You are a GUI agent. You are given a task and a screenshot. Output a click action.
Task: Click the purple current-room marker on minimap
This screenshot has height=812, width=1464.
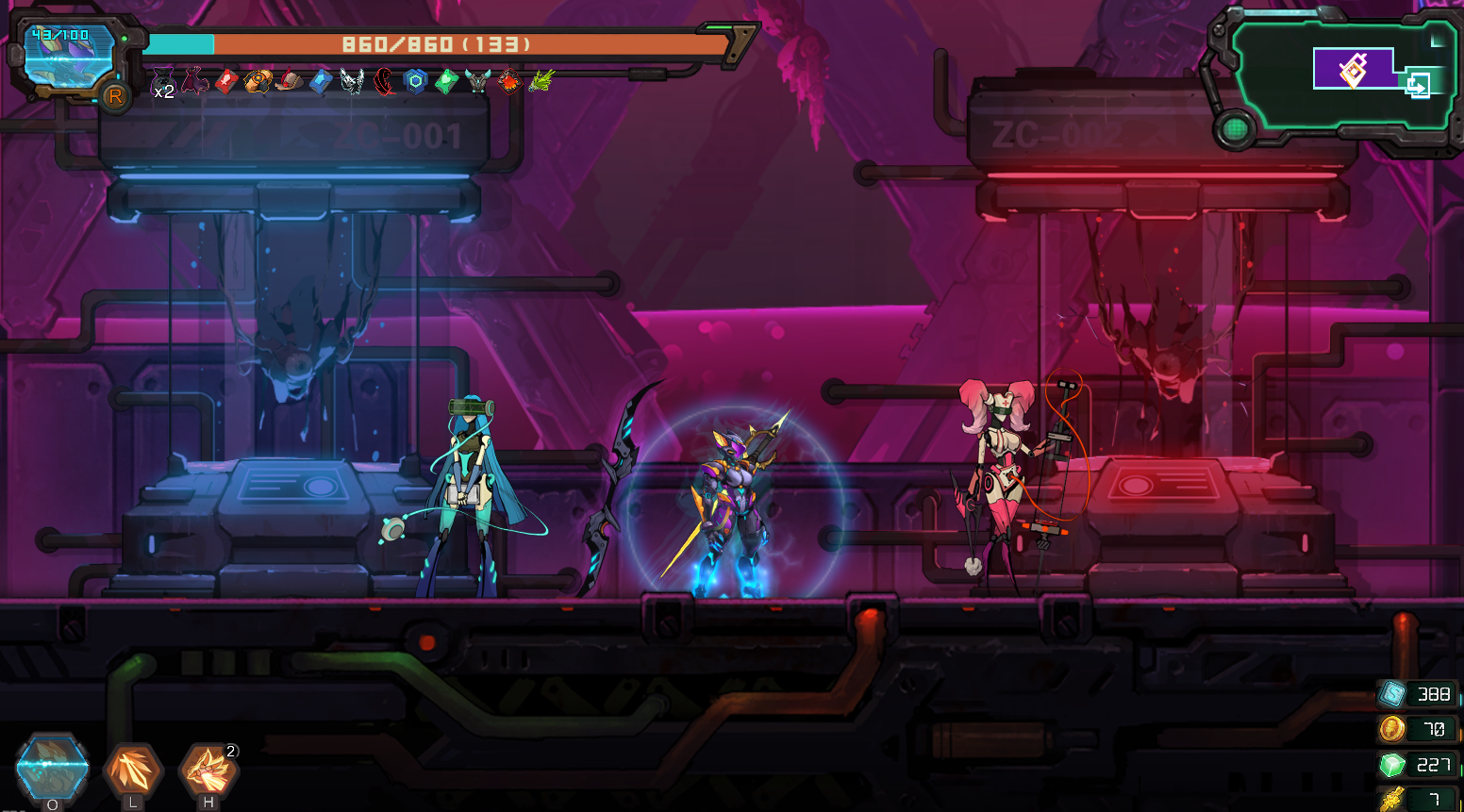(x=1354, y=69)
